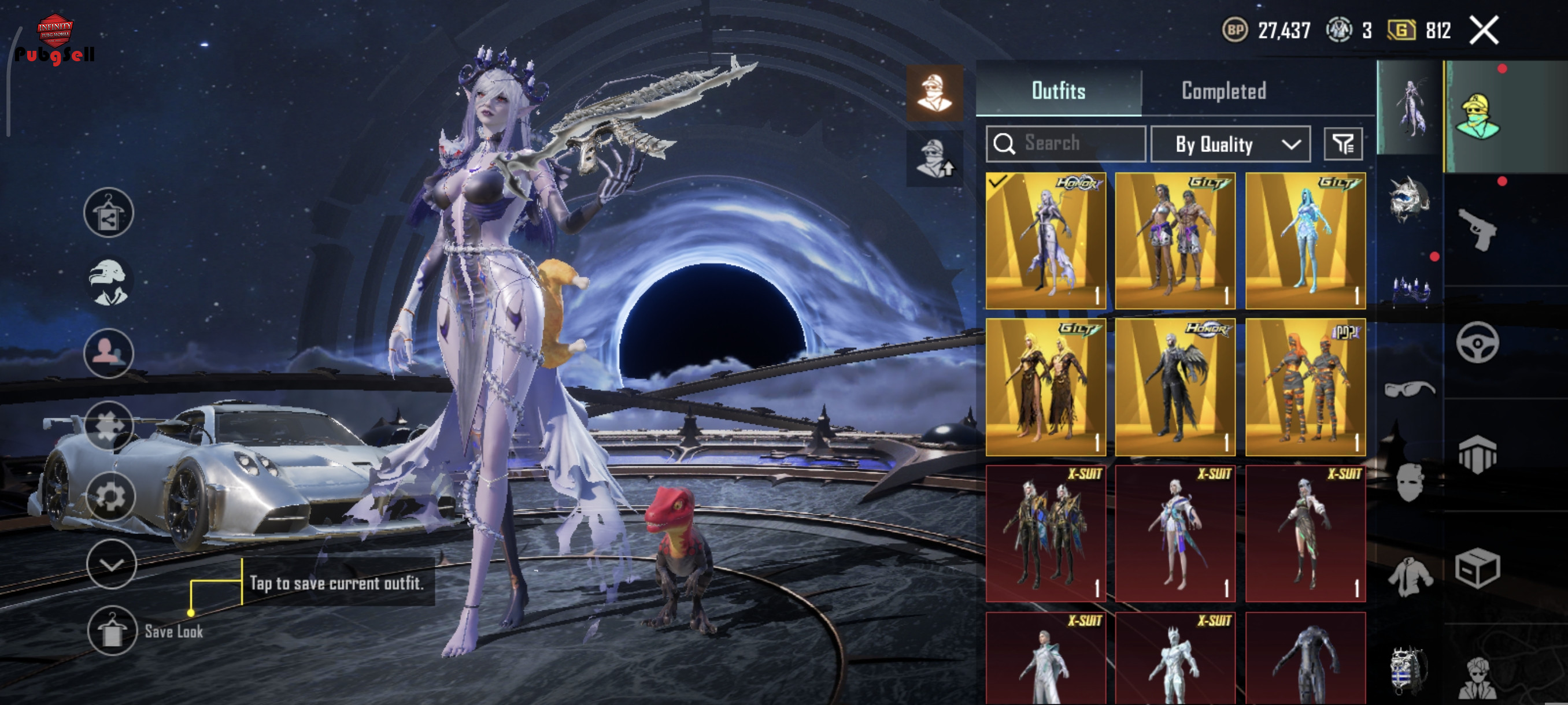This screenshot has height=705, width=1568.
Task: Tap the Save Look button
Action: click(112, 631)
